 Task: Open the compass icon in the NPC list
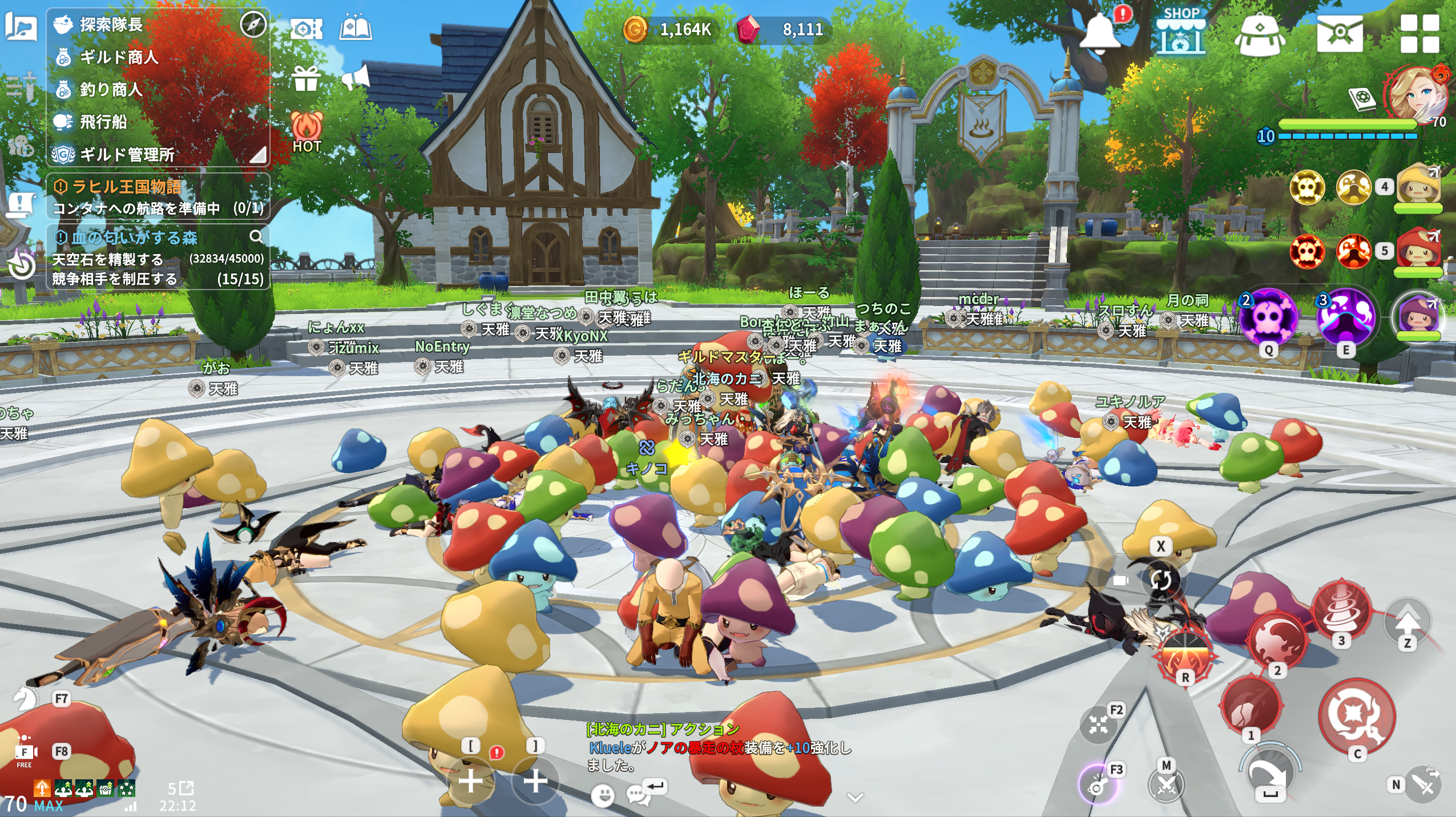(x=253, y=25)
